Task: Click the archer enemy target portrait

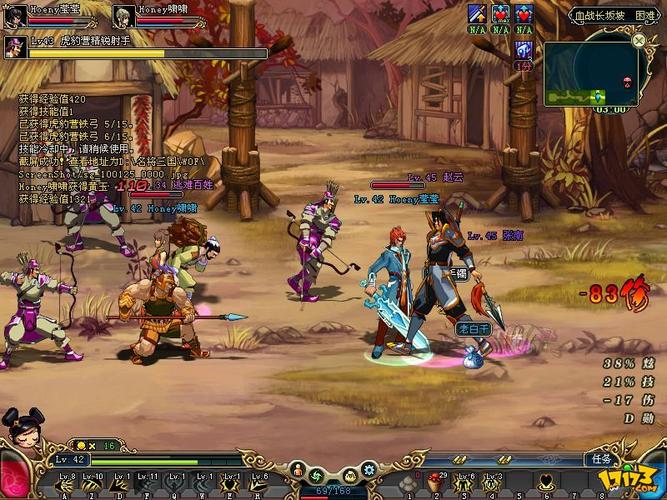Action: [15, 46]
